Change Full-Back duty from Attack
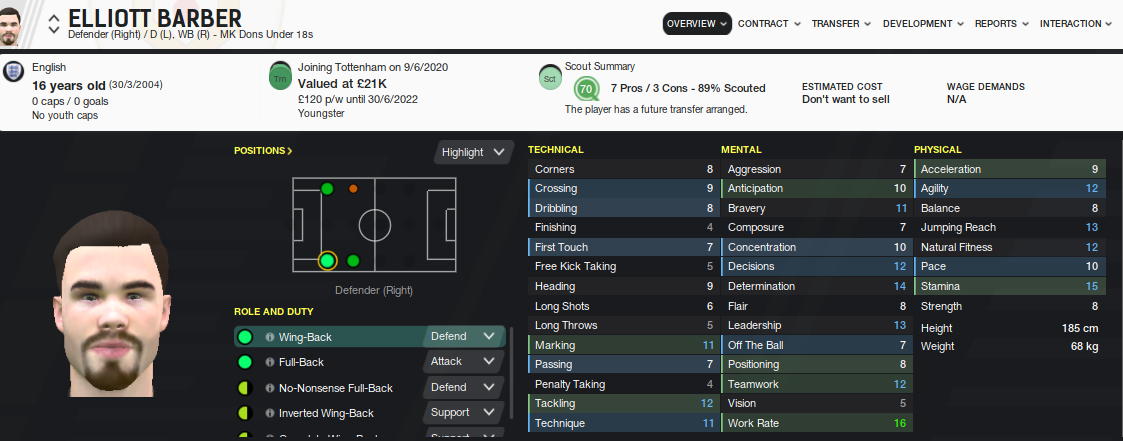 tap(463, 362)
